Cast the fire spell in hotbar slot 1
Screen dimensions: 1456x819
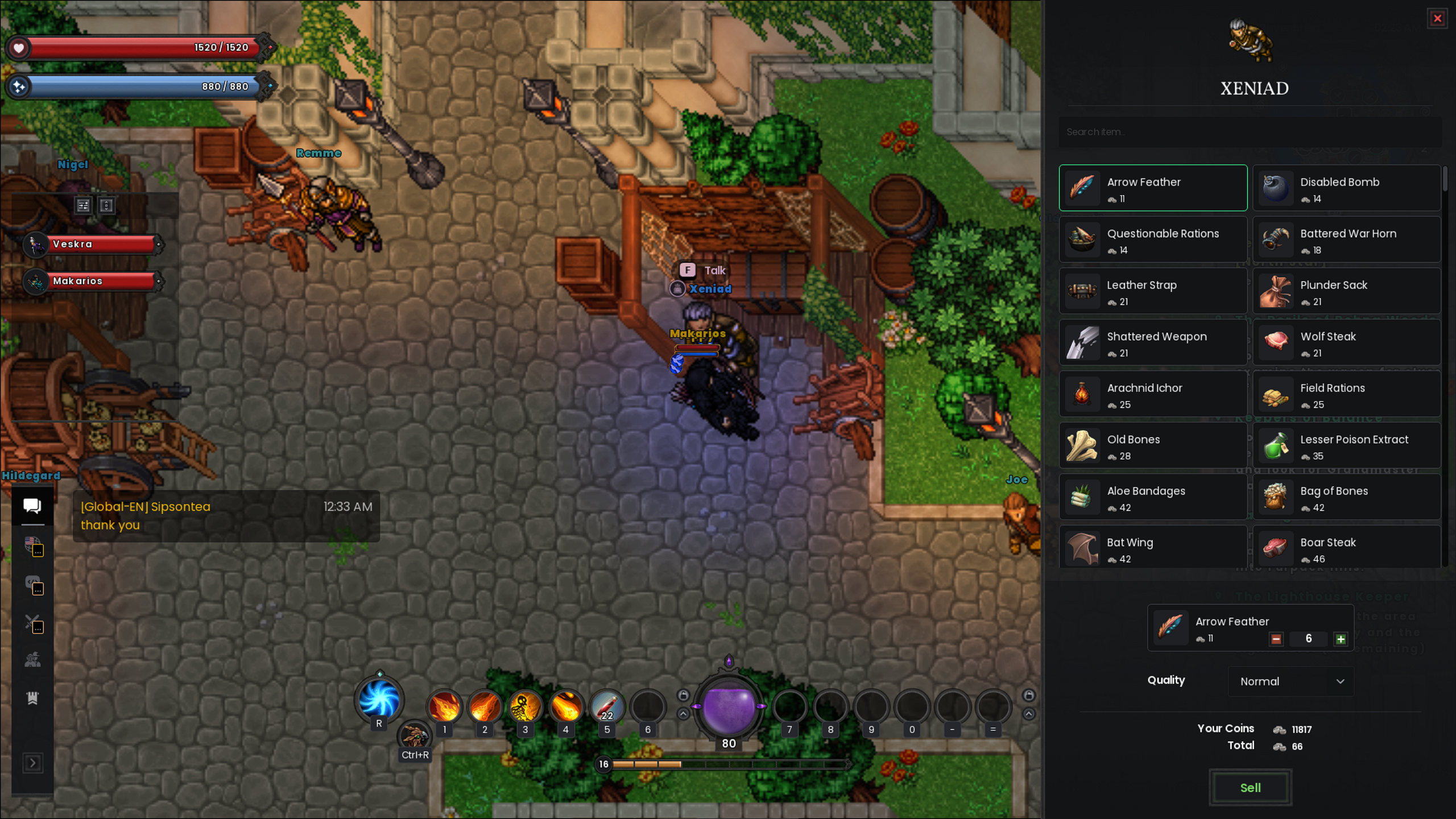(x=444, y=707)
